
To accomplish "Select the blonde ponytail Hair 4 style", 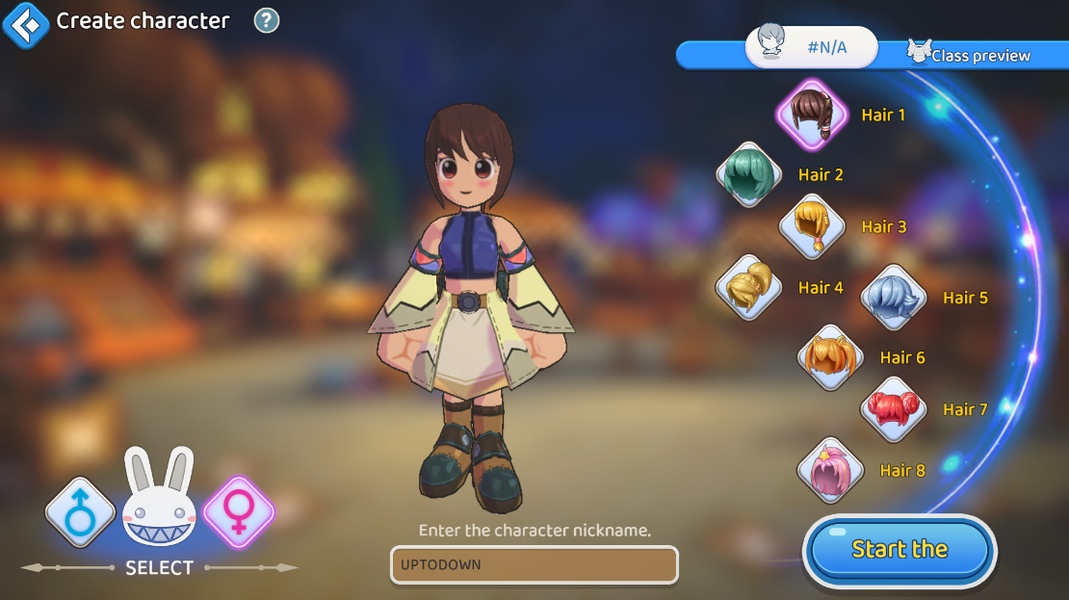I will (x=748, y=288).
